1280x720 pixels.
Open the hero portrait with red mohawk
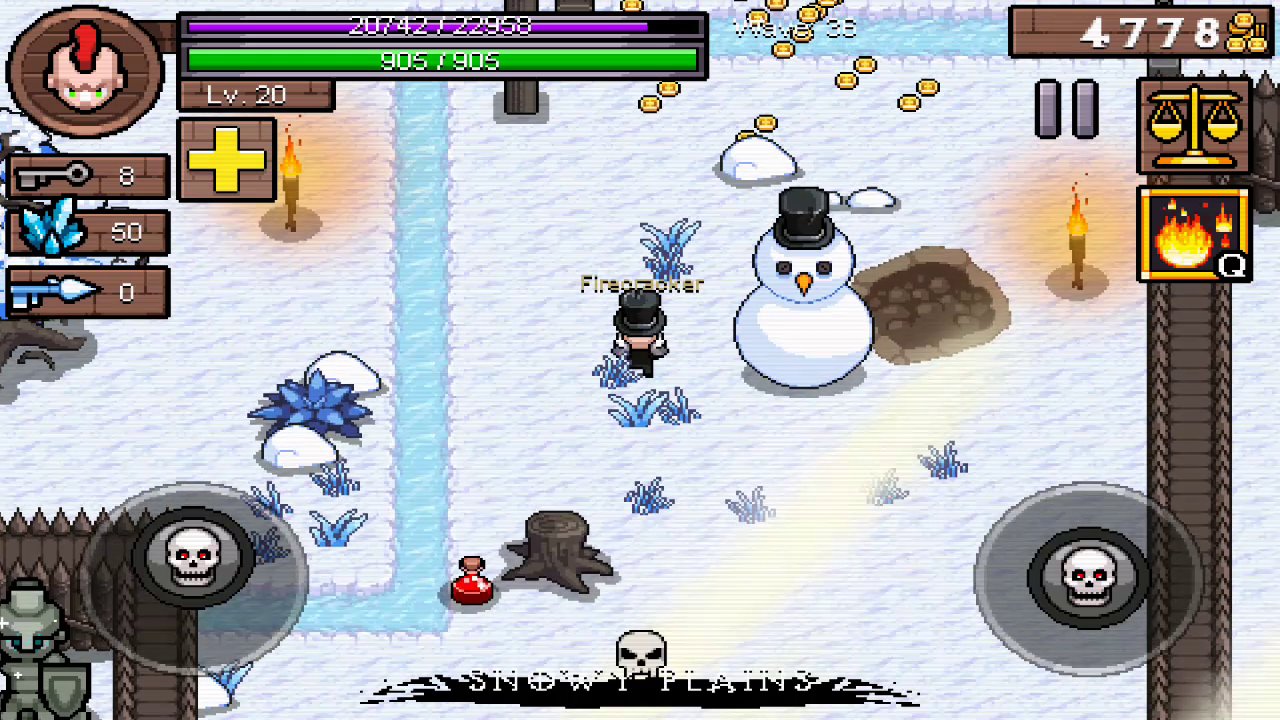(x=85, y=70)
